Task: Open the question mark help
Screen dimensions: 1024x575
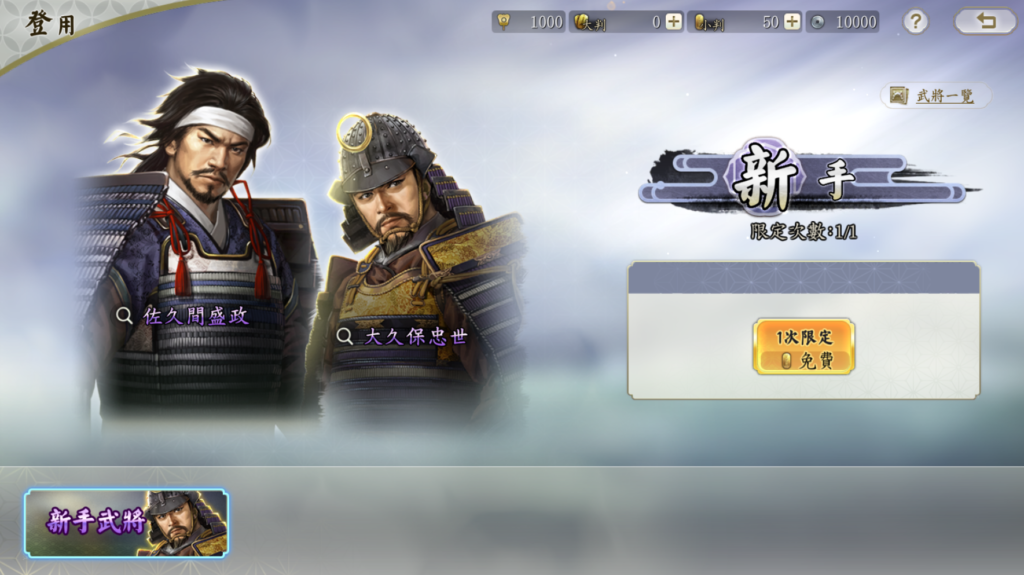Action: (x=915, y=21)
